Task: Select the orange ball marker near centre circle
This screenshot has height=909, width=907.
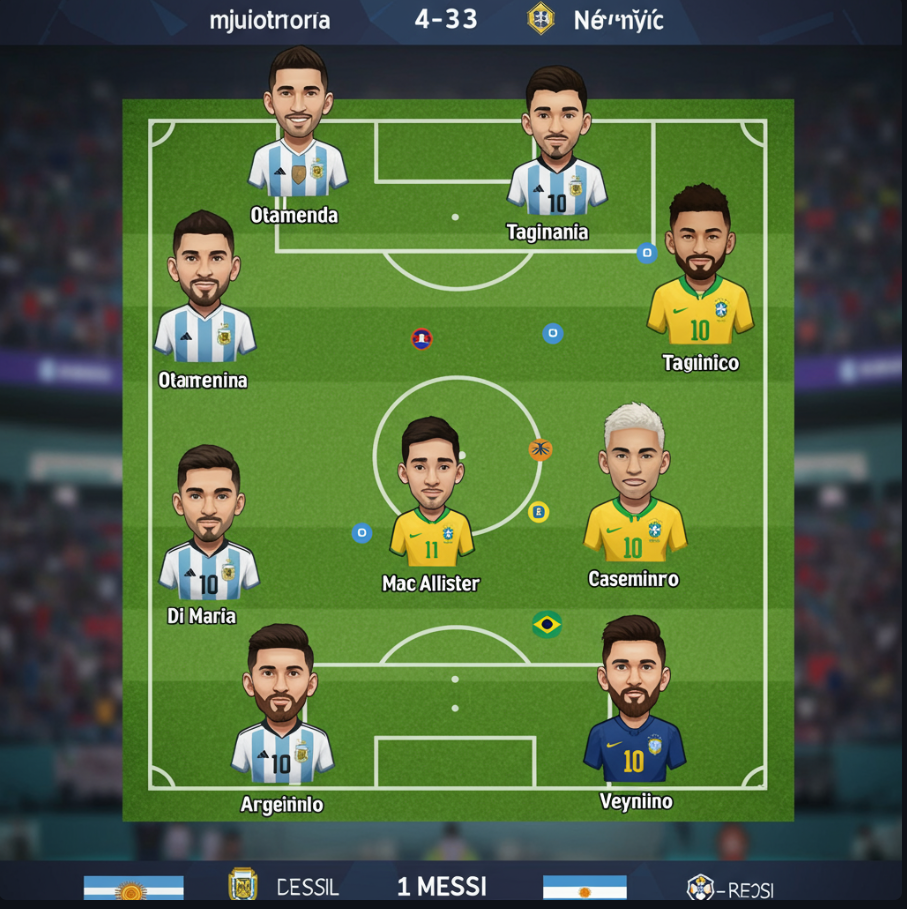Action: tap(540, 449)
